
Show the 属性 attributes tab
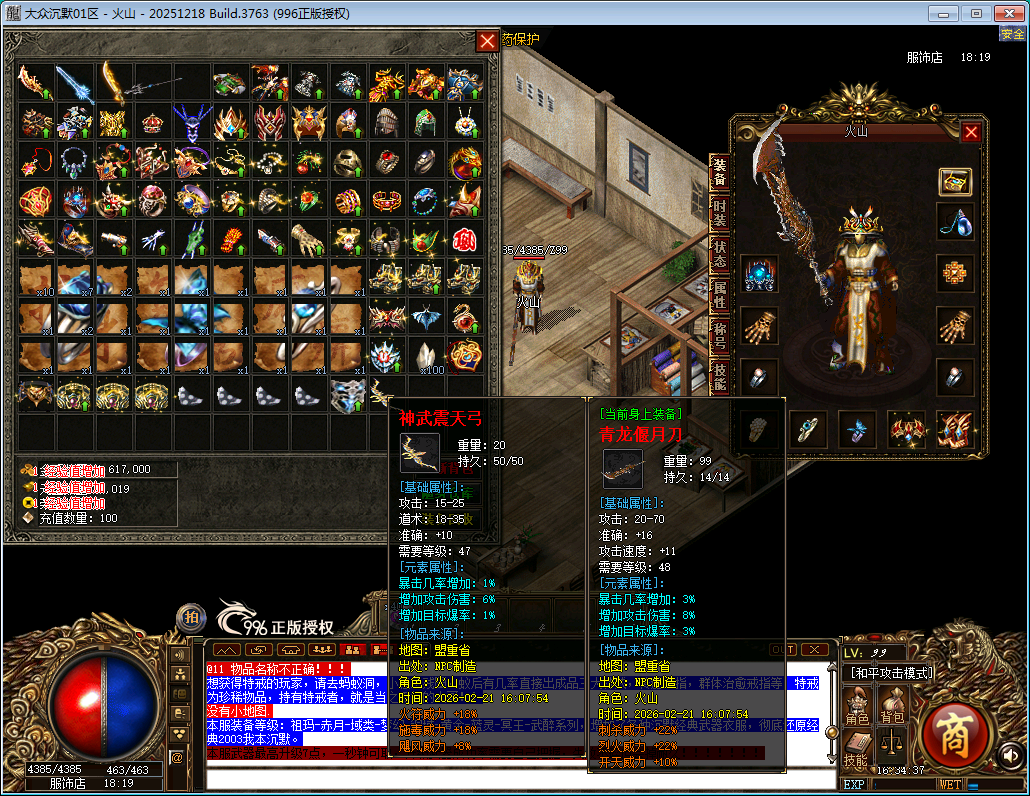tap(719, 294)
